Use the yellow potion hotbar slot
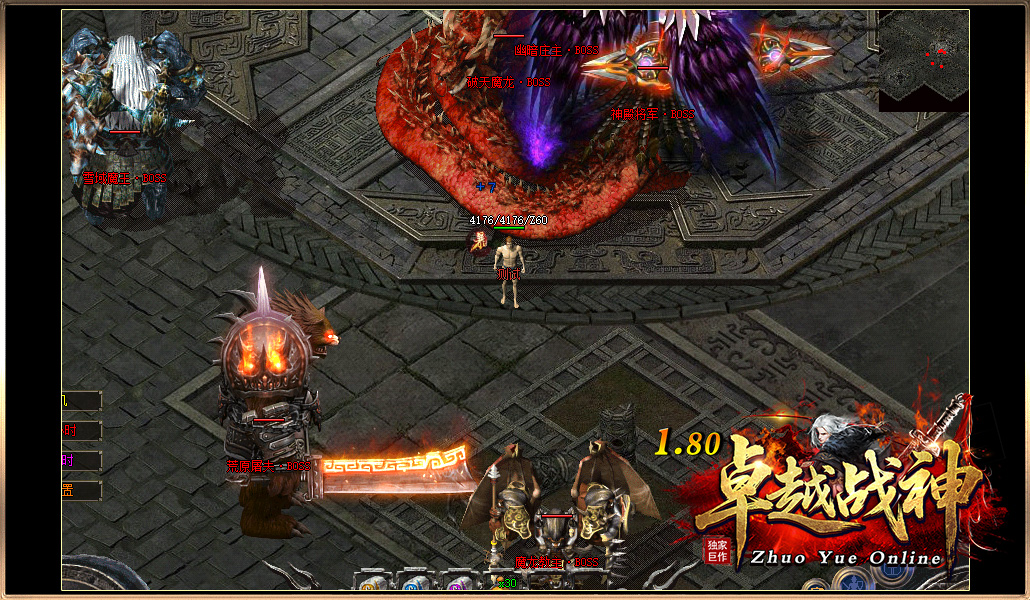Screen dimensions: 1030x600 (374, 584)
